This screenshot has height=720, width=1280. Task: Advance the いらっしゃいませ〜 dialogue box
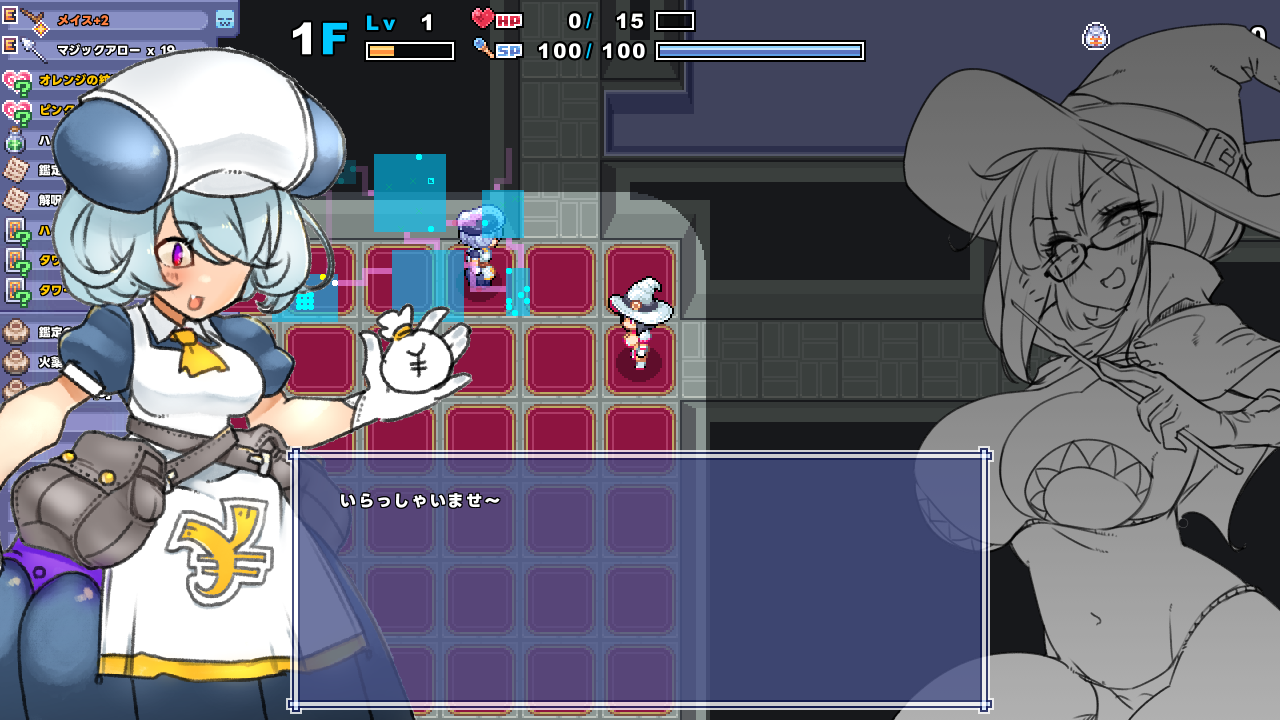640,580
